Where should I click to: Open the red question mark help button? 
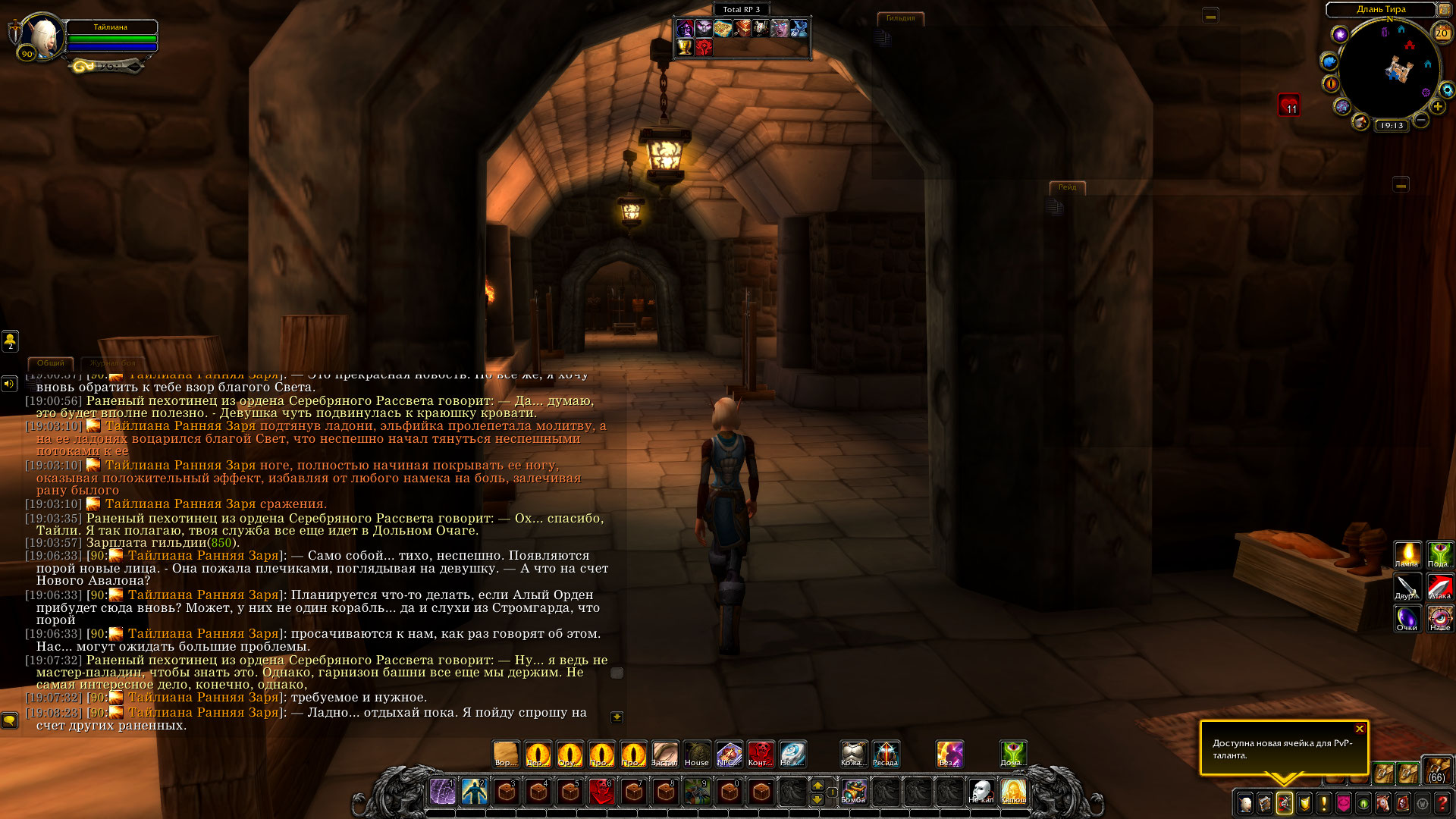tap(1442, 803)
